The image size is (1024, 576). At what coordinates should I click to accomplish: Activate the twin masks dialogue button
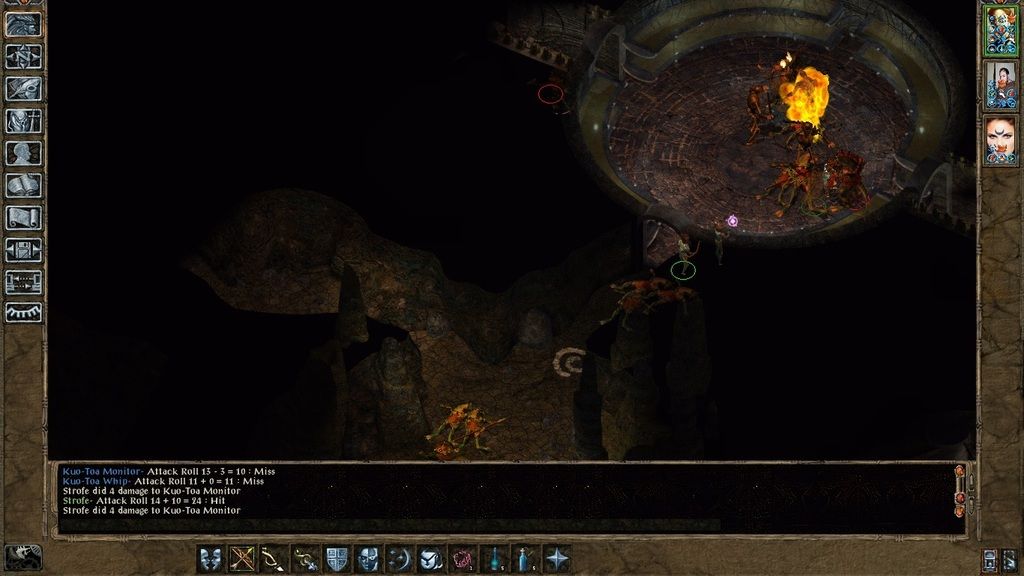211,558
